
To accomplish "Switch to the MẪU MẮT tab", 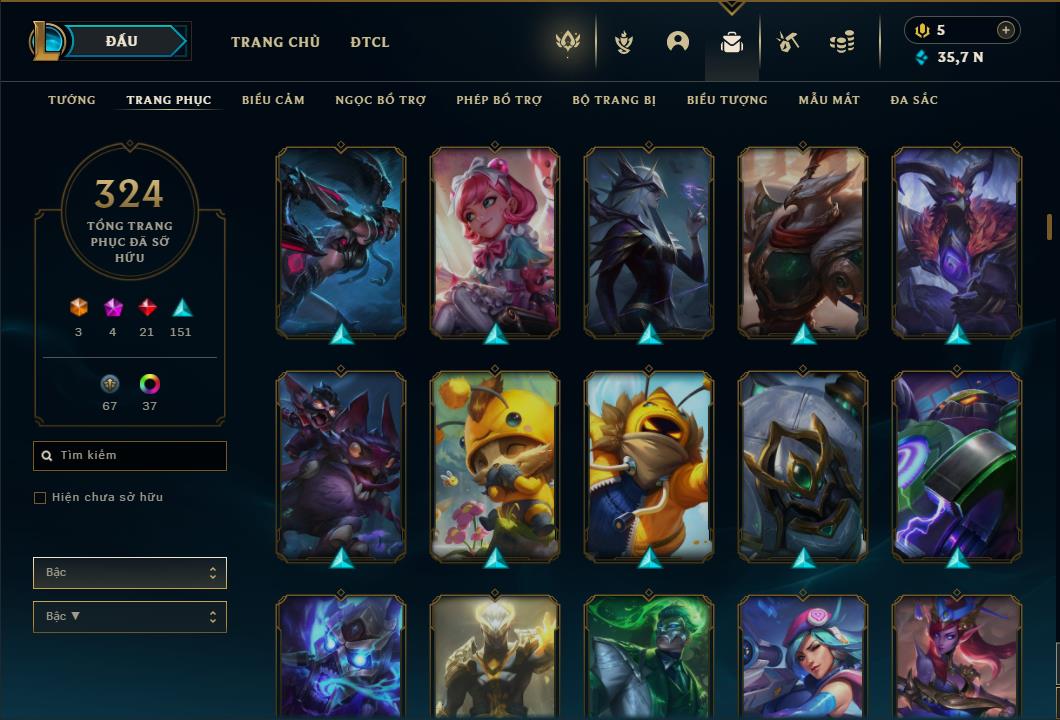I will 829,100.
